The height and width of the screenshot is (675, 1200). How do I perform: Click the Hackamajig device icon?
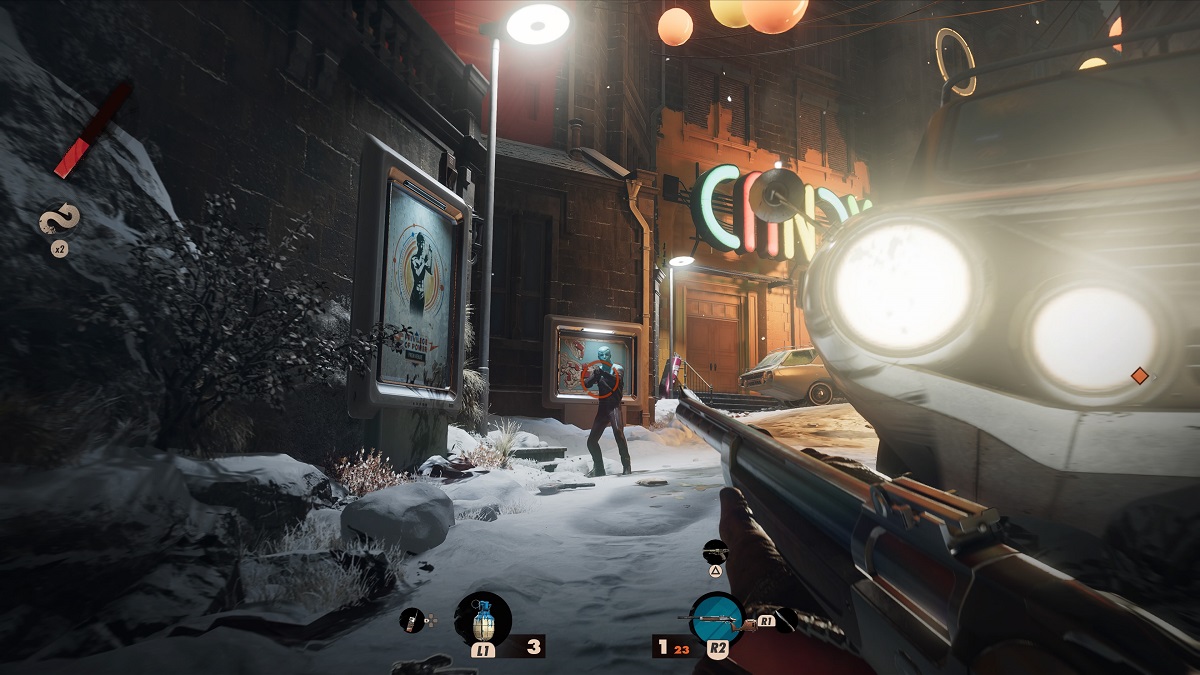point(412,620)
